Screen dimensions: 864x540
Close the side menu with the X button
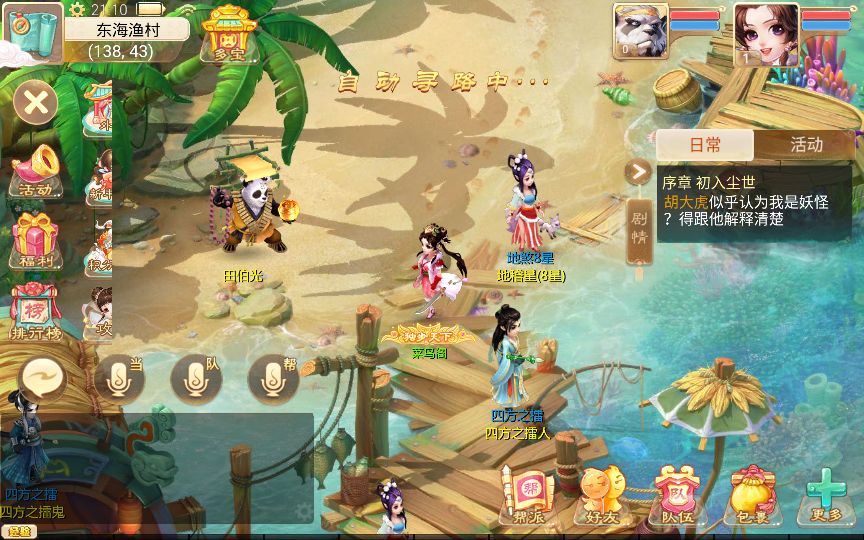pyautogui.click(x=36, y=102)
